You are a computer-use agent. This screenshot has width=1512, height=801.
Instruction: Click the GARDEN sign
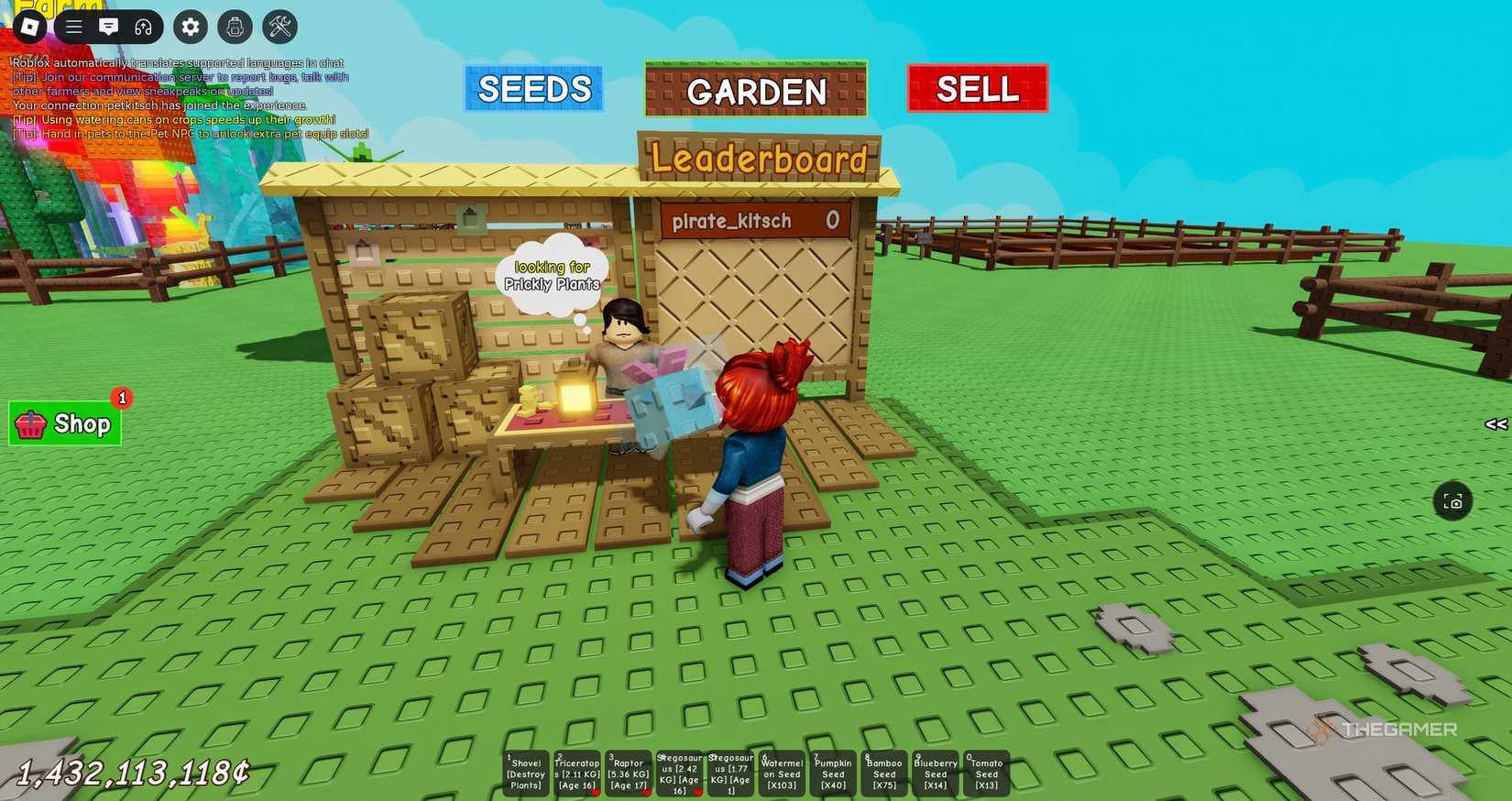coord(756,91)
